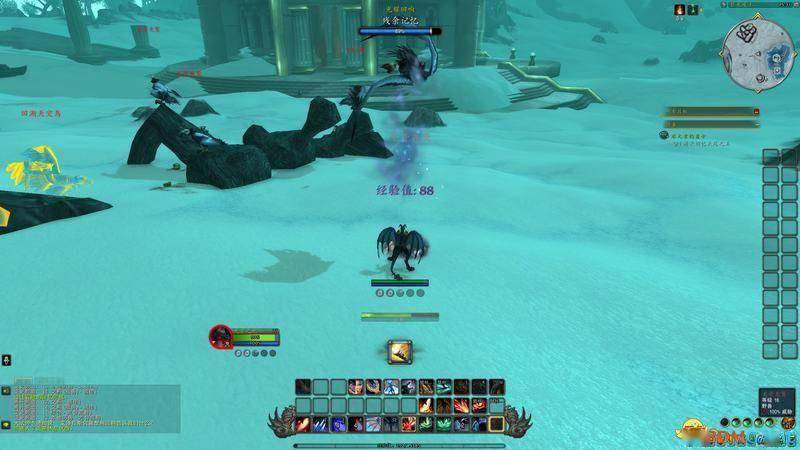Viewport: 800px width, 450px height.
Task: Click the experience bar under the hotbar
Action: click(x=400, y=444)
